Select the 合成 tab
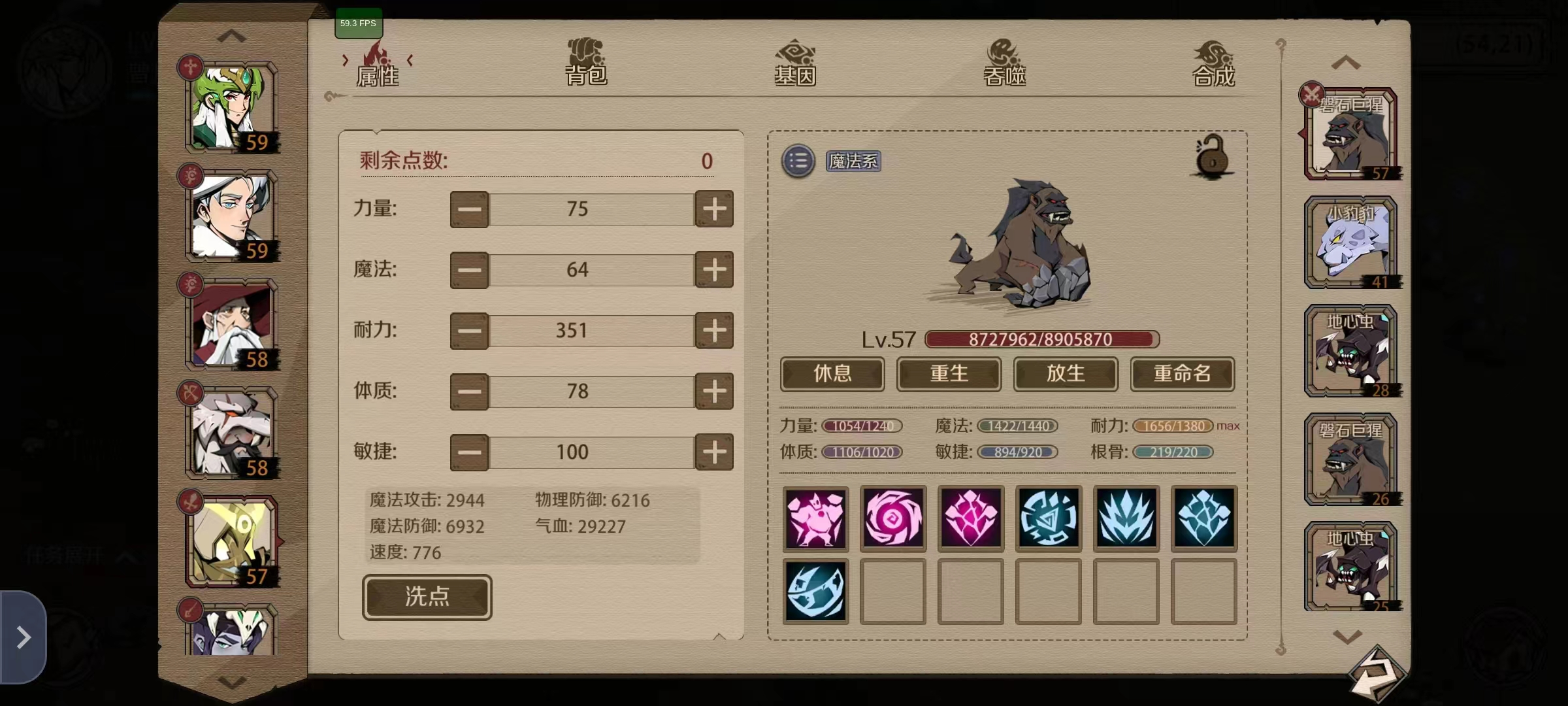1568x706 pixels. click(x=1213, y=63)
